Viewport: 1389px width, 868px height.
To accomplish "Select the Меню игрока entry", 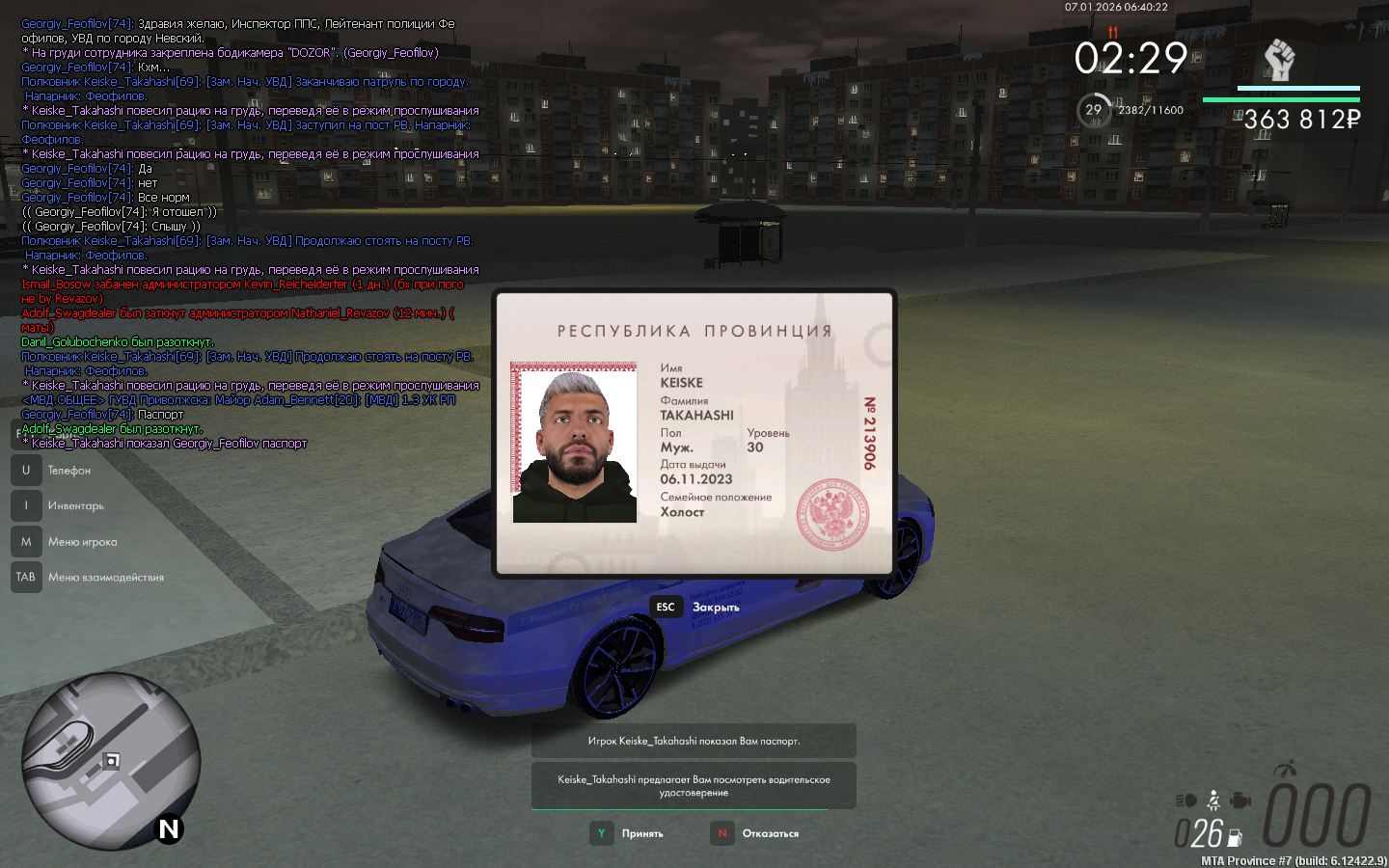I will [82, 542].
